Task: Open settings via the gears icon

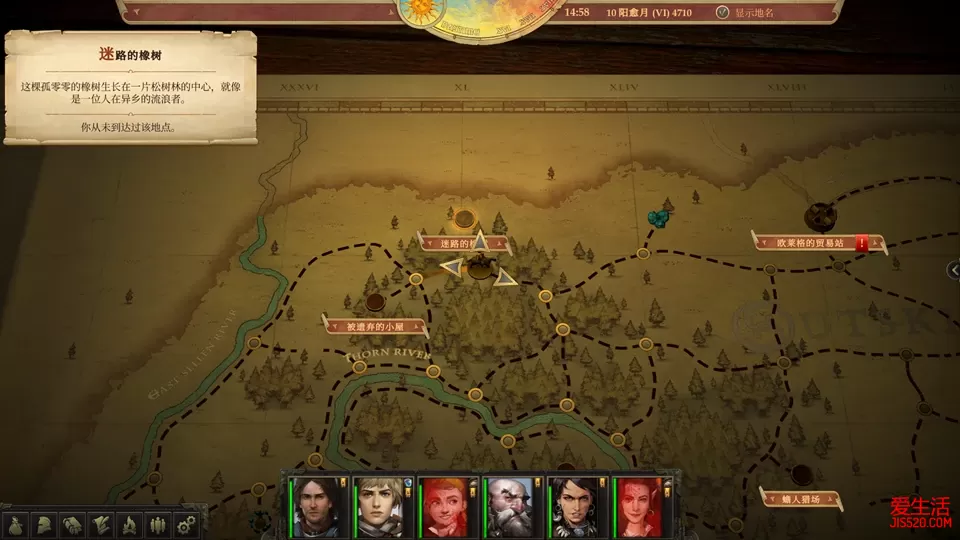Action: [185, 523]
